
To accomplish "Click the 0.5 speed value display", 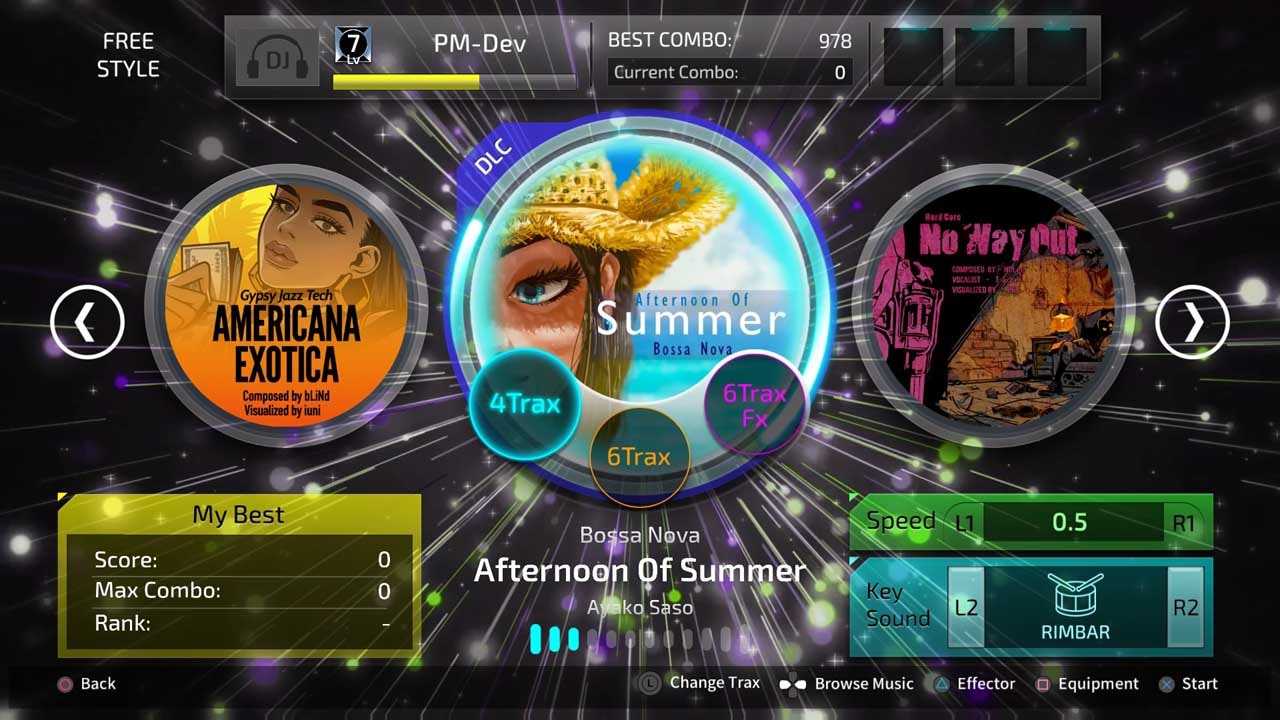I will pos(1072,520).
